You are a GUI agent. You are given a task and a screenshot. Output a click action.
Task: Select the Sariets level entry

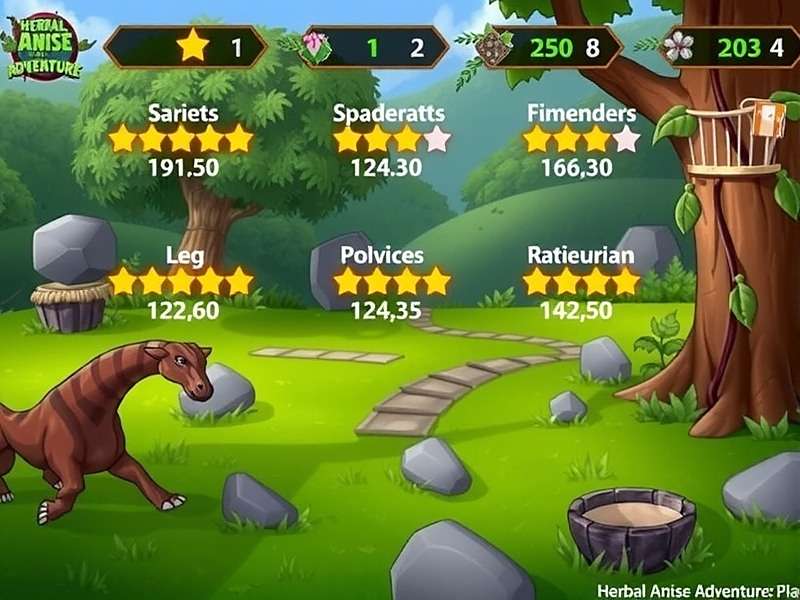click(x=182, y=139)
